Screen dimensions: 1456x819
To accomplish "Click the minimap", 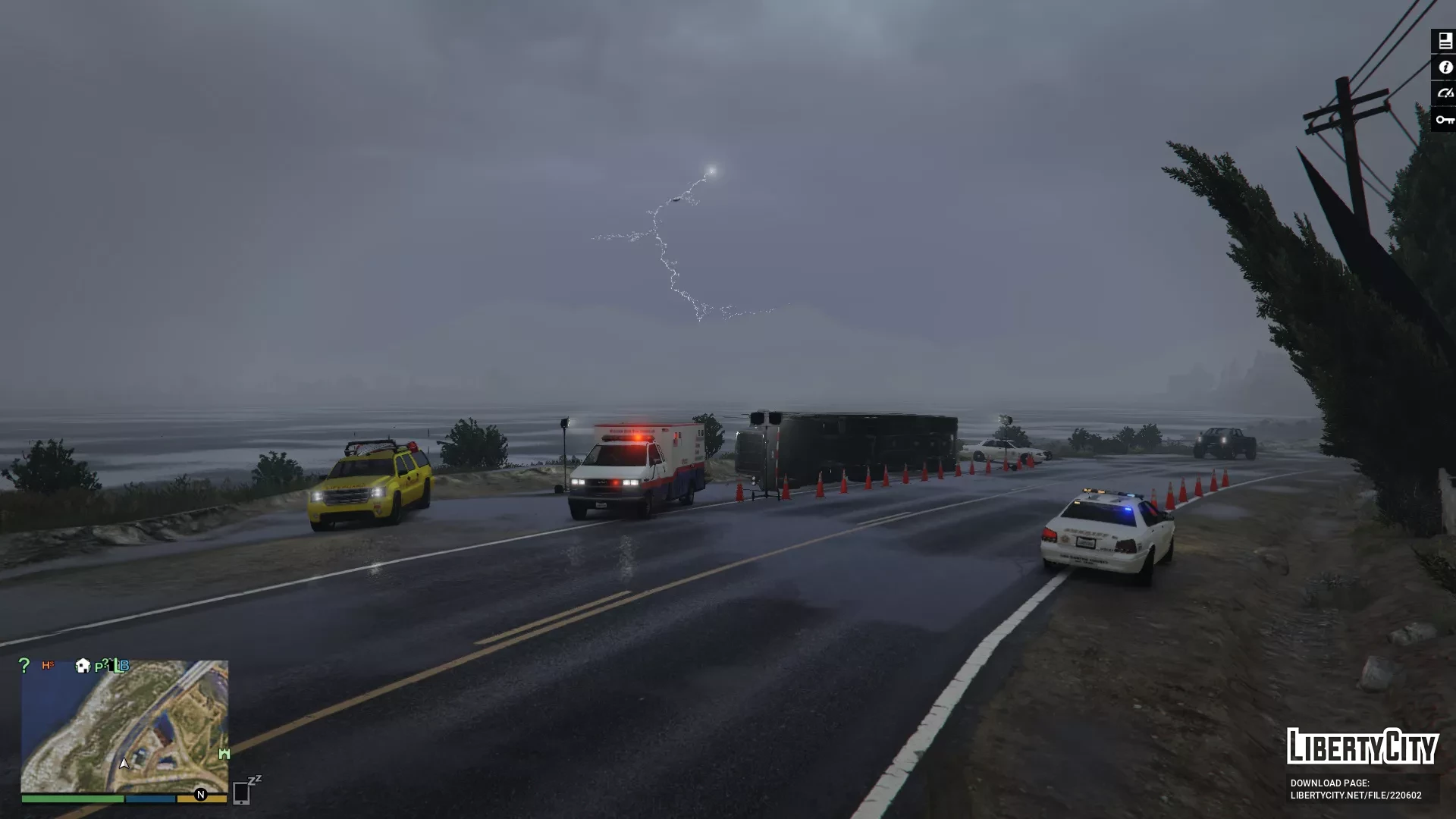I will point(124,726).
